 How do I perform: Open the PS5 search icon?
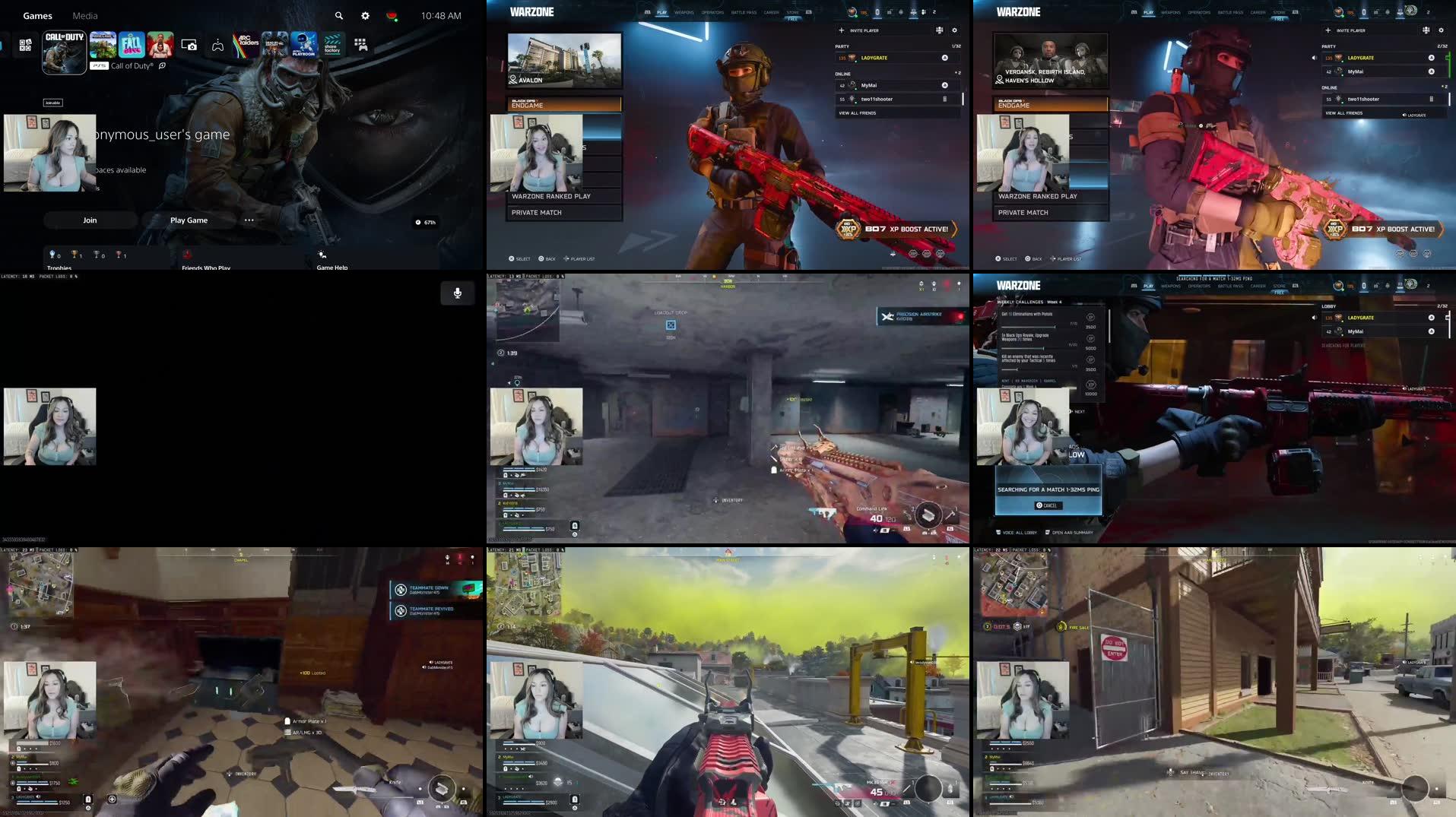coord(338,16)
